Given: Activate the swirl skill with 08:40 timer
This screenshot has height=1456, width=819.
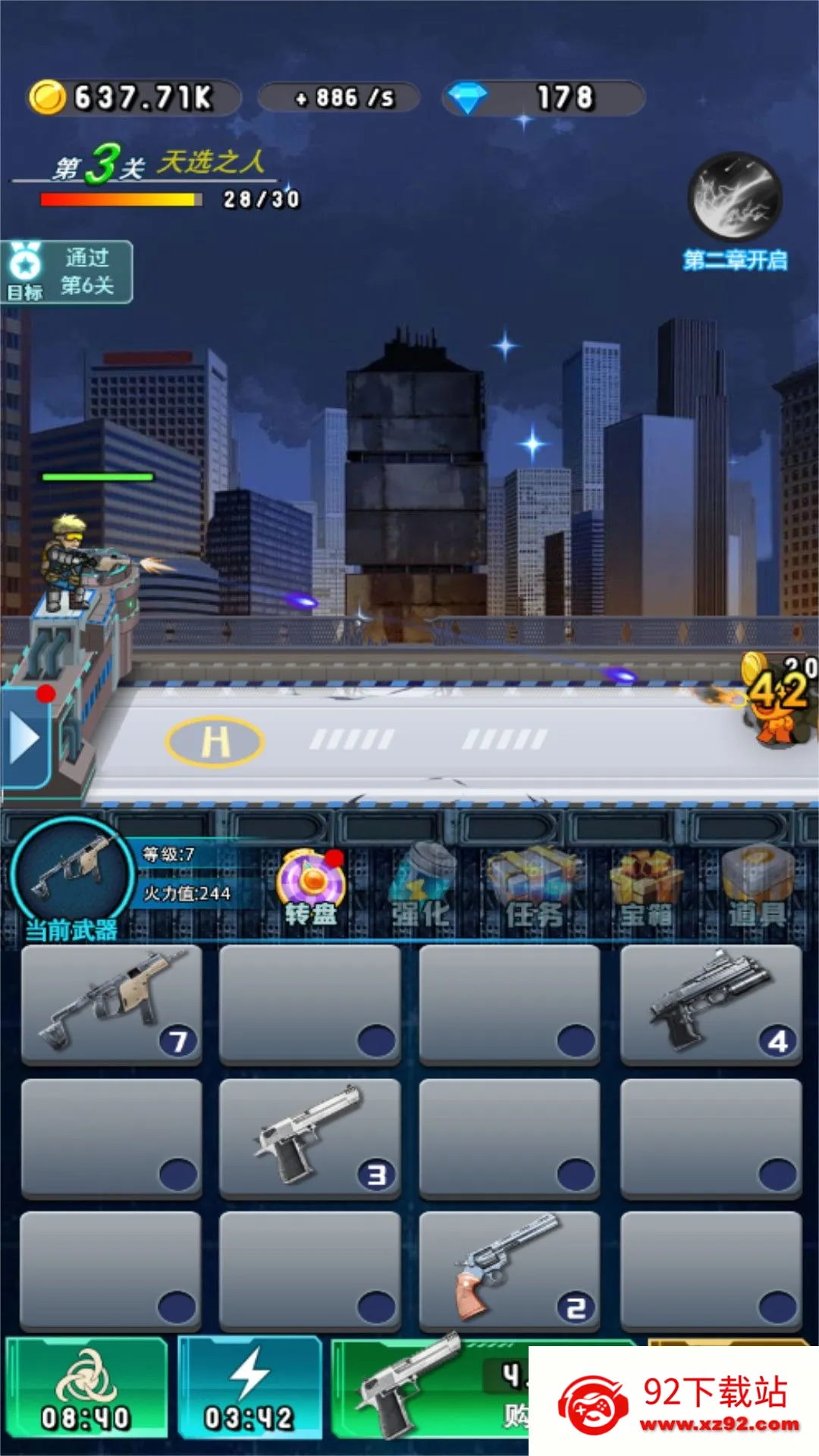Looking at the screenshot, I should point(86,1388).
